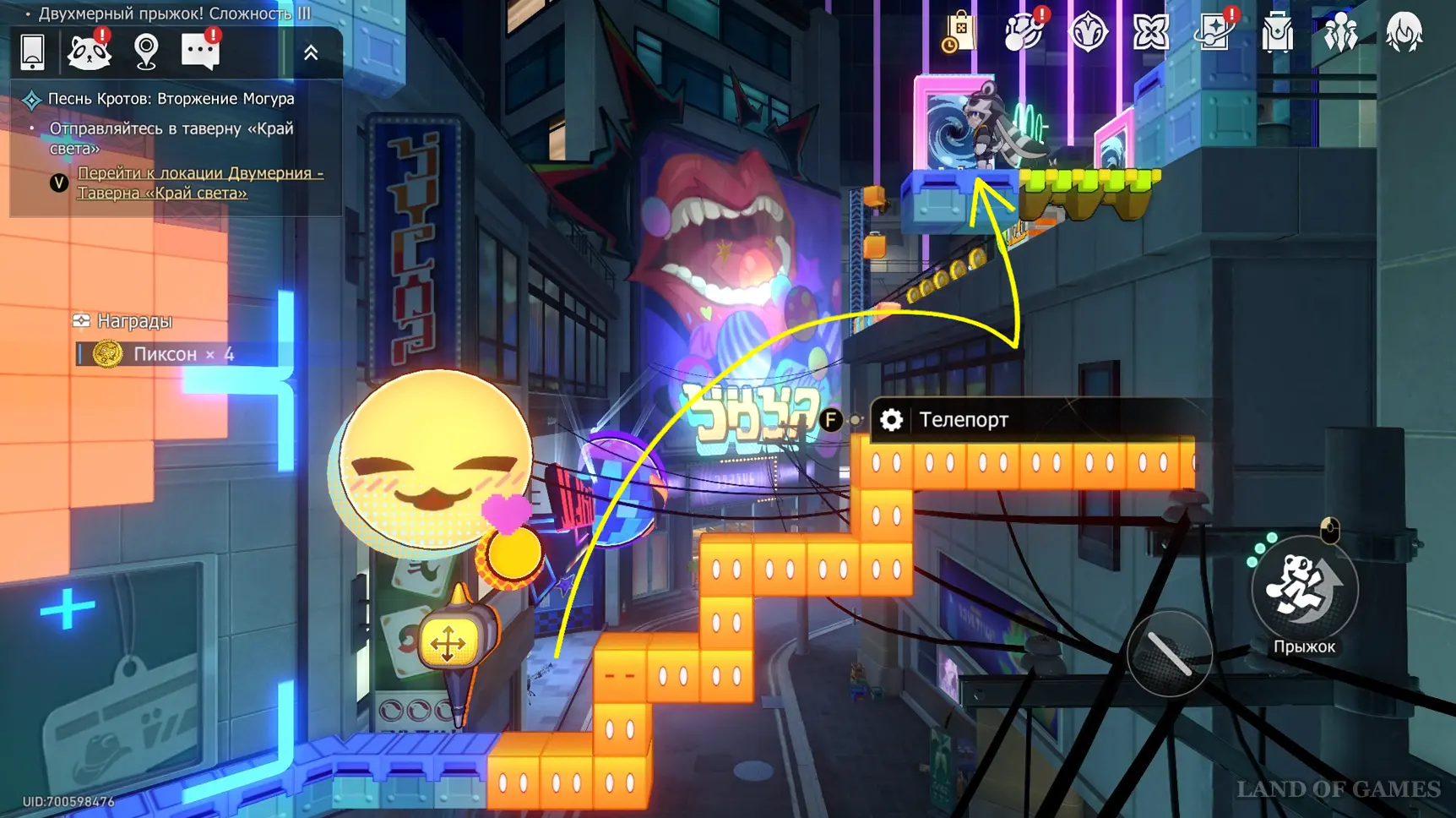Open the Warp star emblem icon
1456x818 pixels.
[1088, 34]
